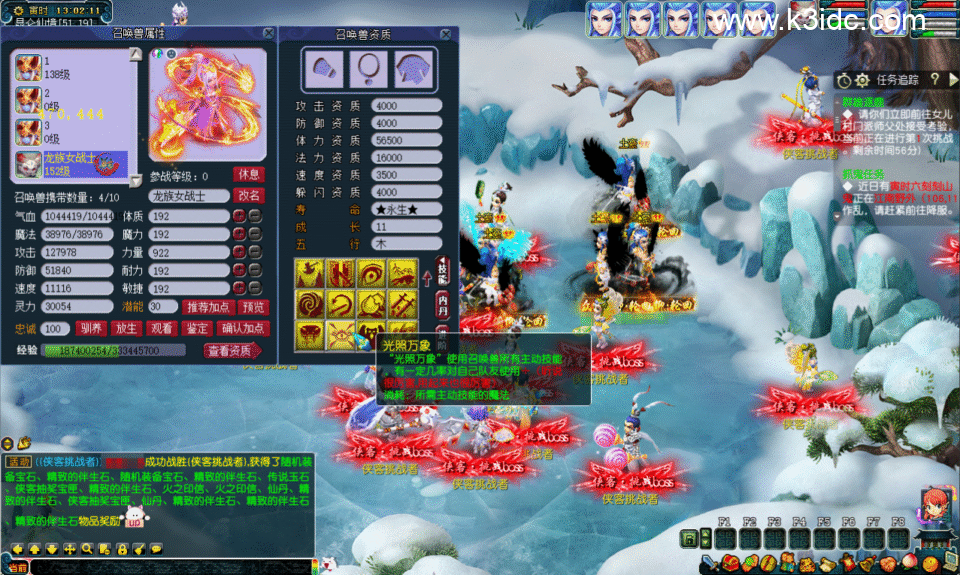Click the 驯养 (tame) button
960x575 pixels.
[90, 328]
